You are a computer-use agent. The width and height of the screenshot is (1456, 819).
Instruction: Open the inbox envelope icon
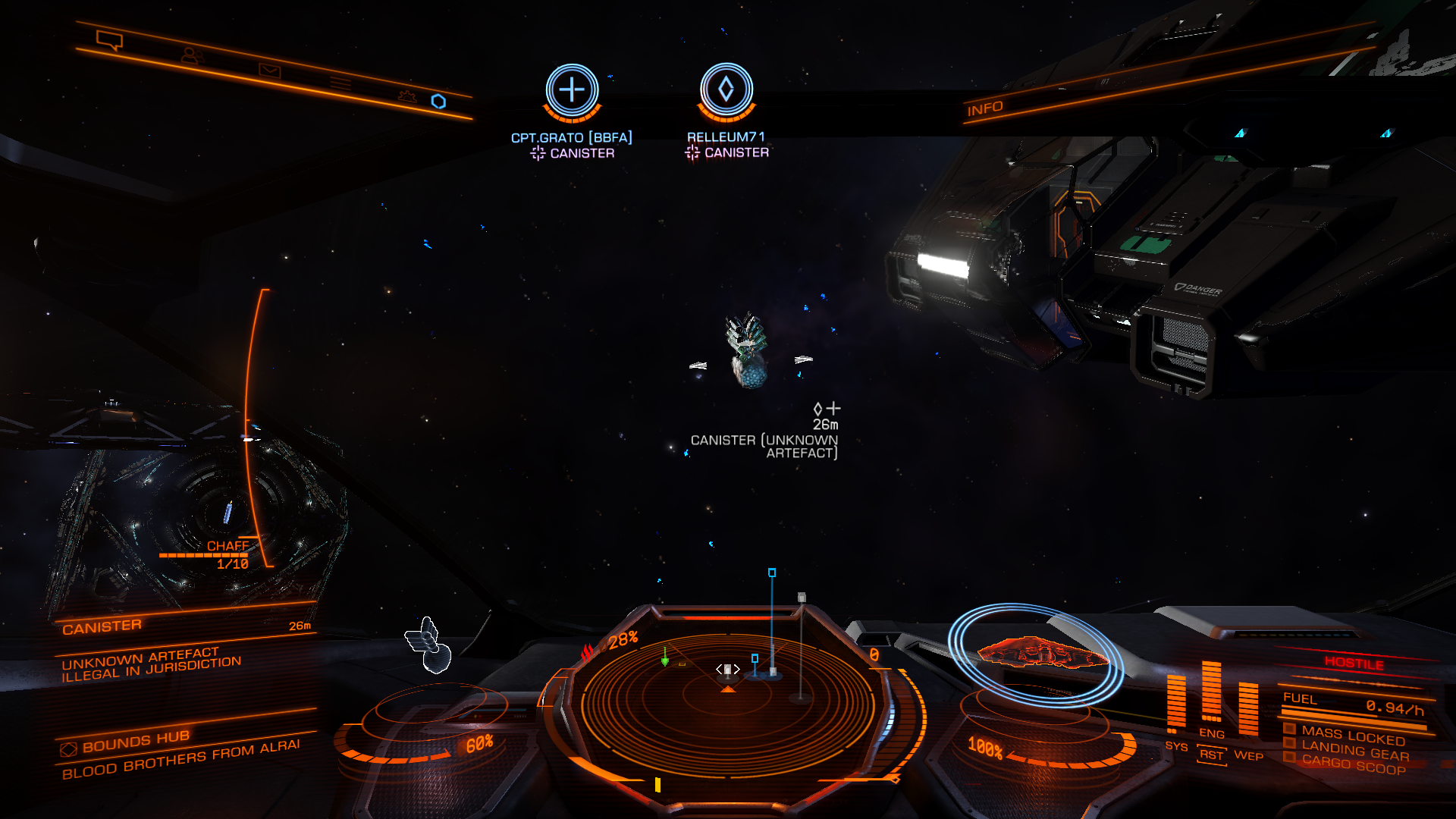tap(269, 71)
